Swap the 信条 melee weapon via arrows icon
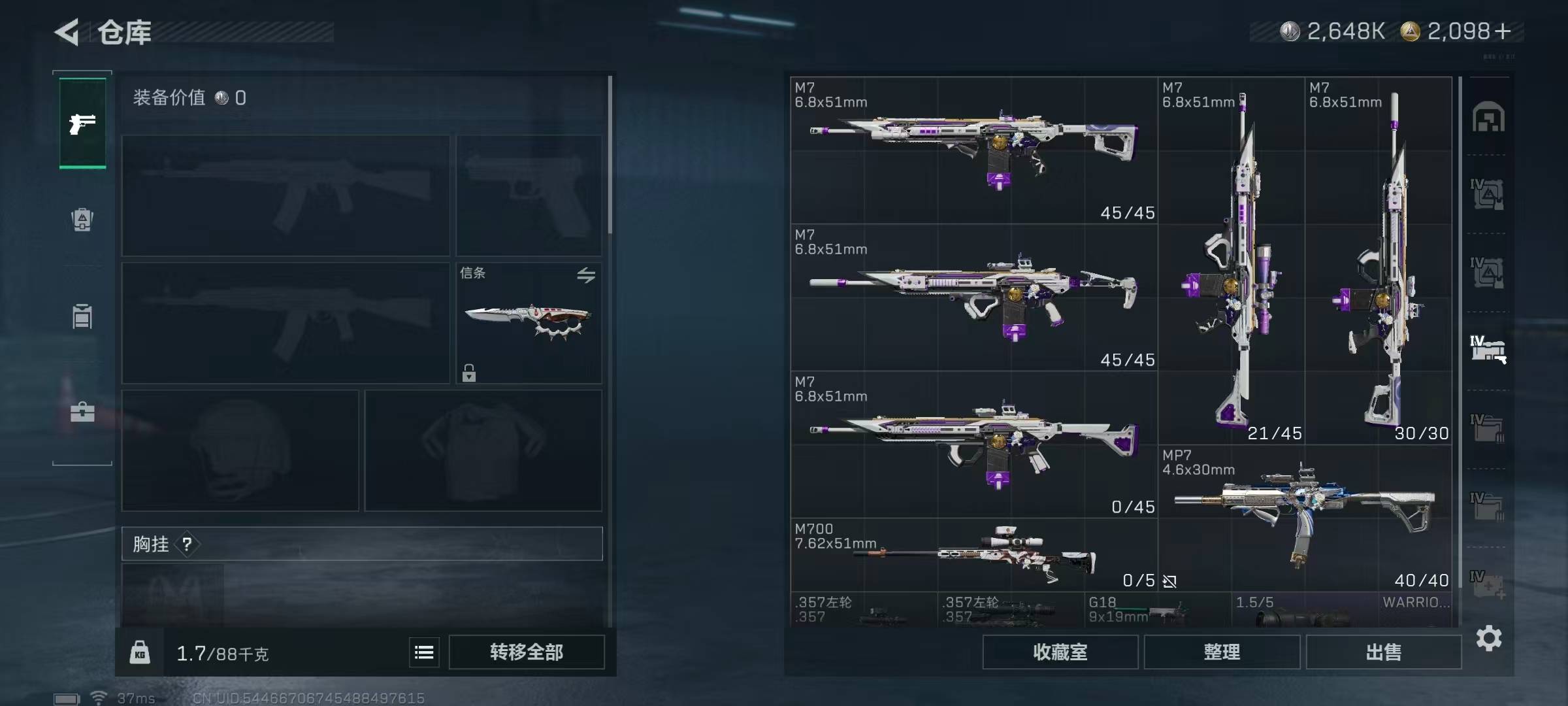Screen dimensions: 1568x706 pyautogui.click(x=586, y=275)
